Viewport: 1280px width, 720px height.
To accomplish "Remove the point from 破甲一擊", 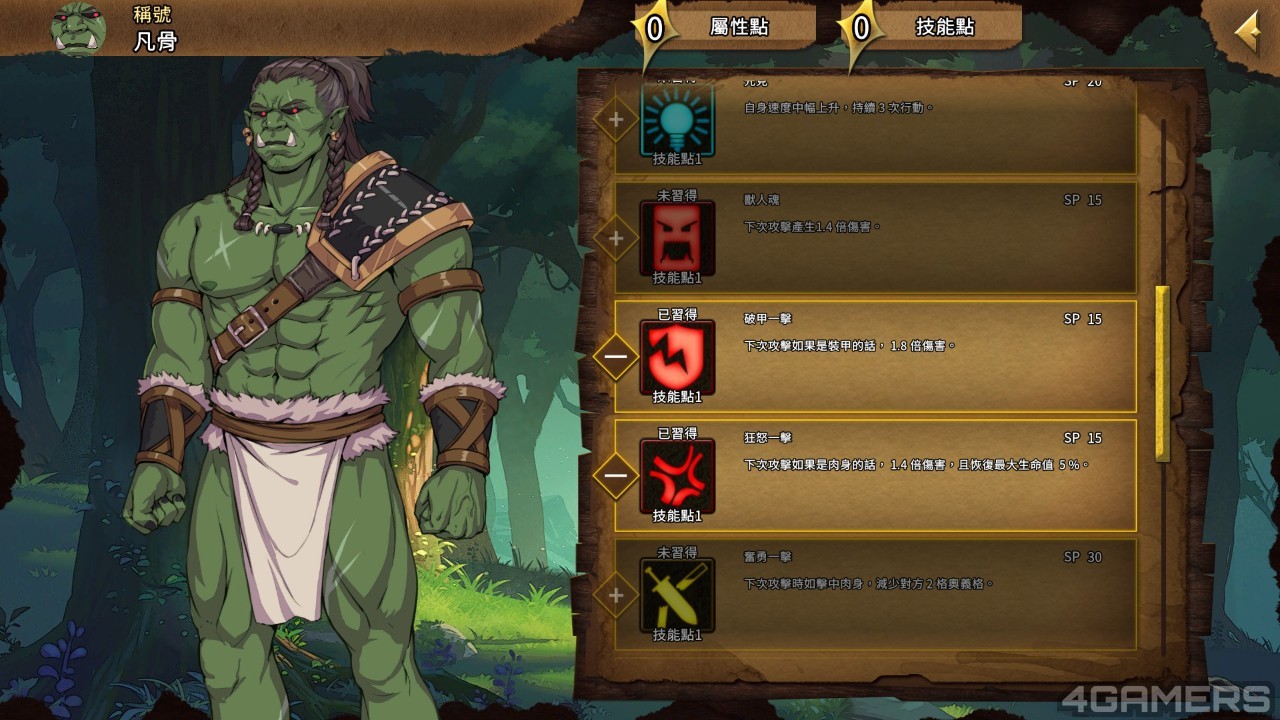I will click(x=616, y=356).
